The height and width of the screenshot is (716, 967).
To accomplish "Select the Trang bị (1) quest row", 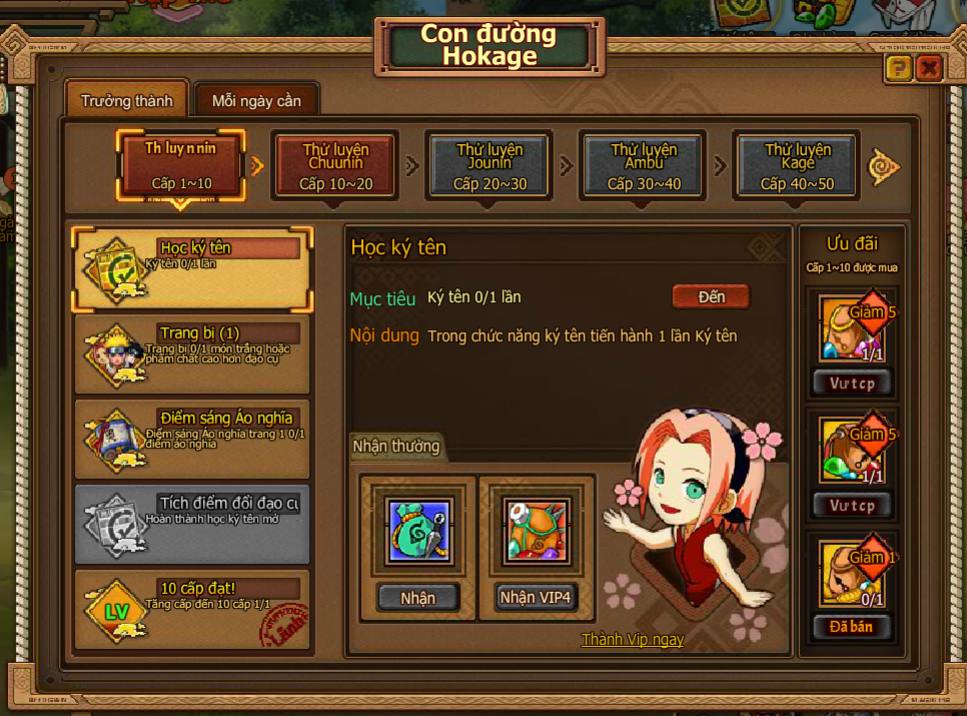I will pos(192,354).
